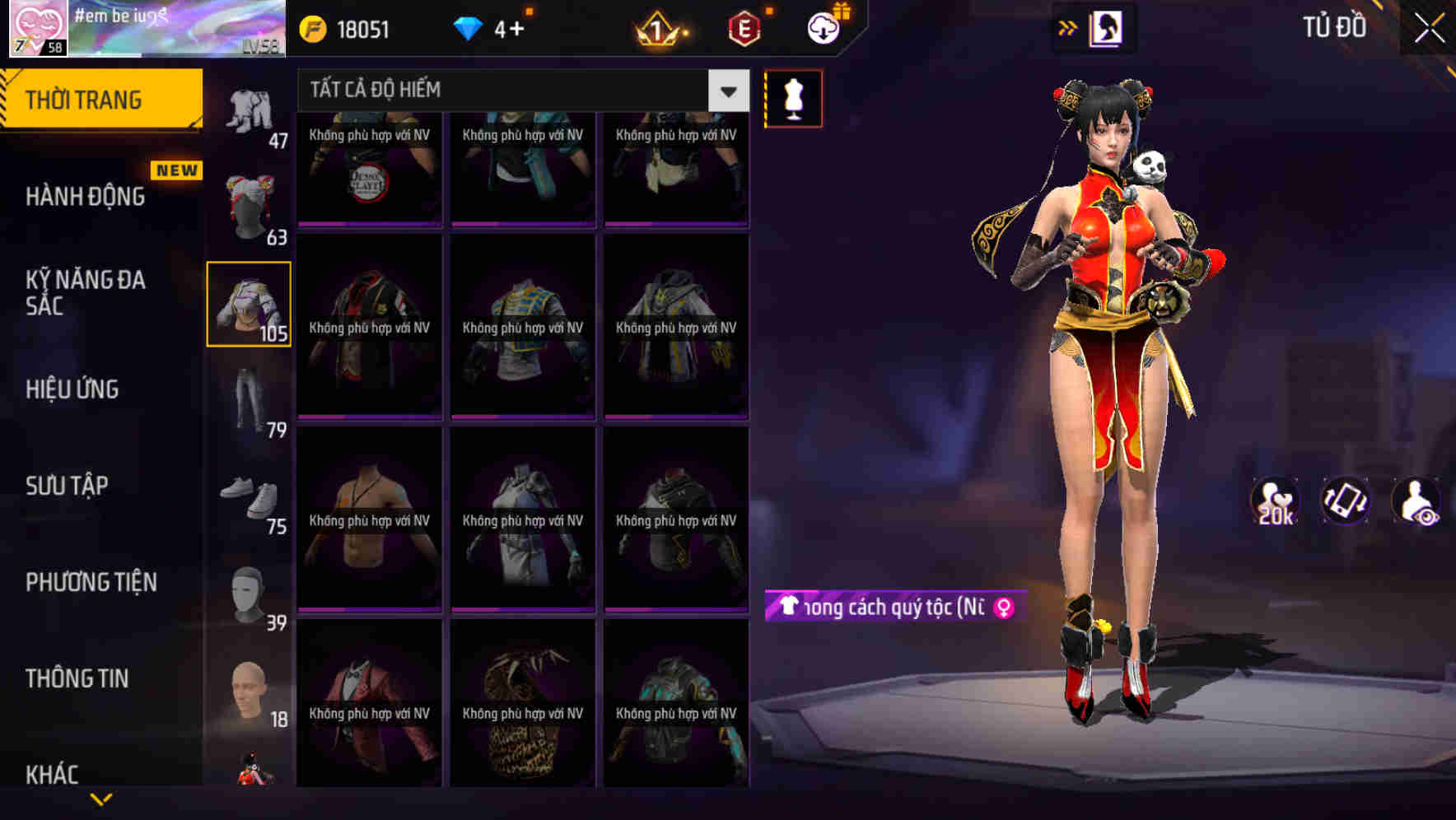Open the mannequin display icon
1456x820 pixels.
point(793,98)
